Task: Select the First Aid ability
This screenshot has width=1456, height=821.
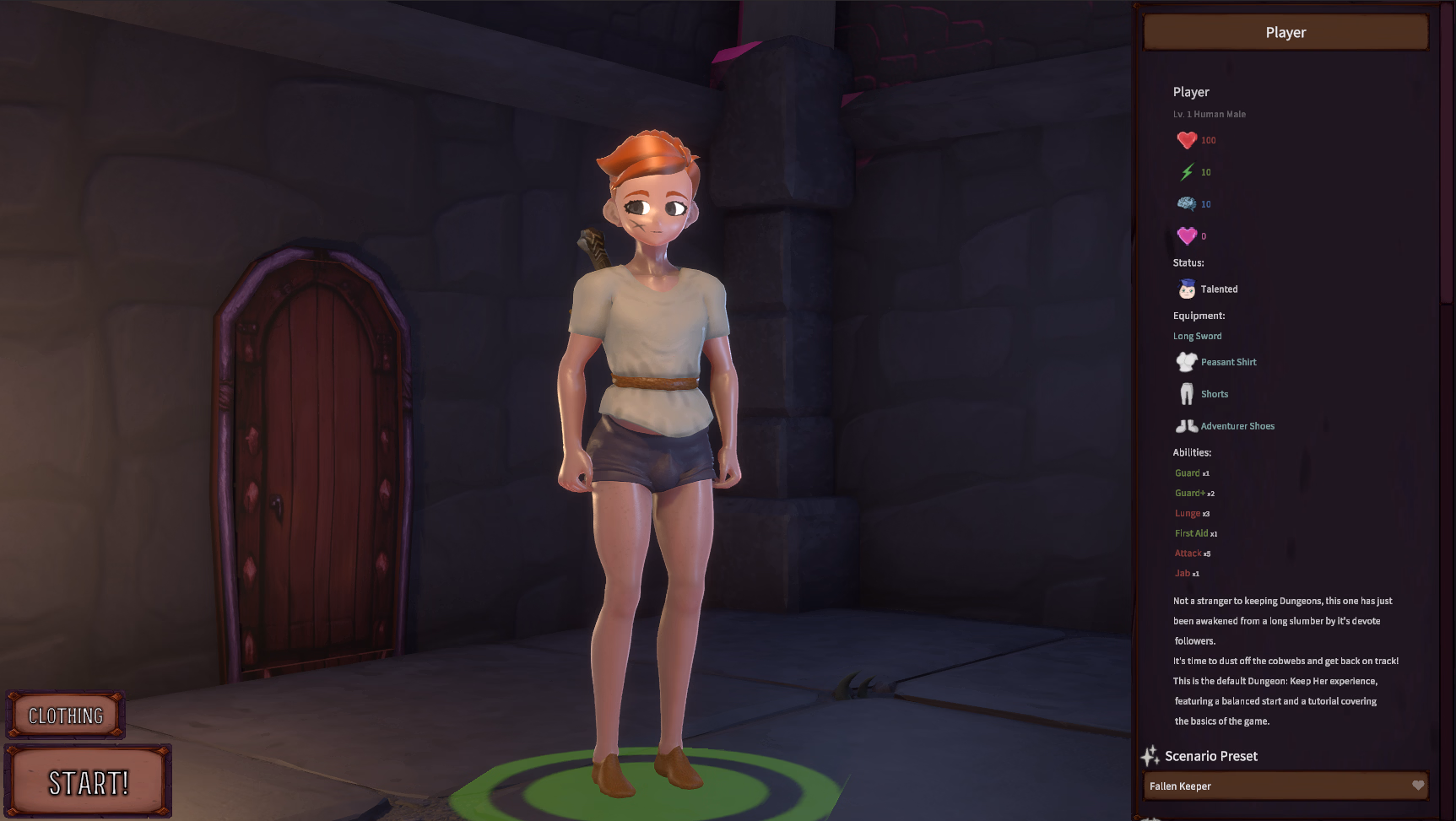Action: coord(1191,533)
